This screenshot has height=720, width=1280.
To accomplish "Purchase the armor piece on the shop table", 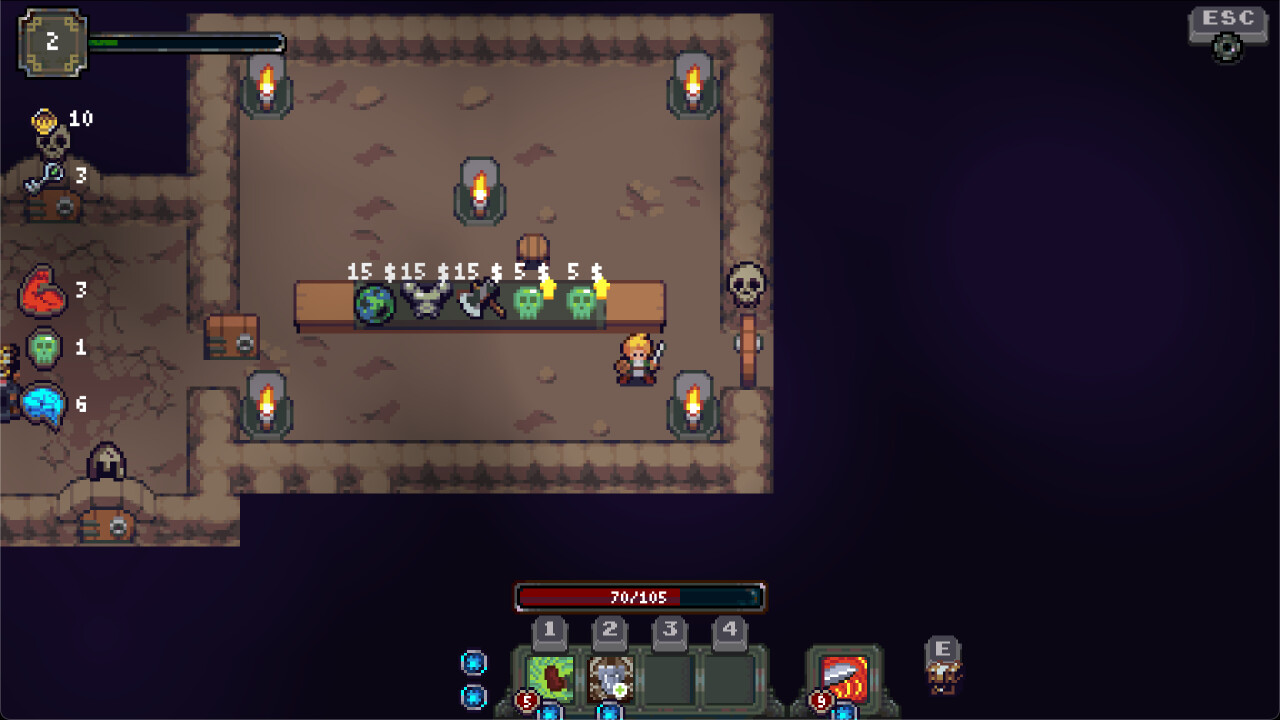I will pos(426,298).
